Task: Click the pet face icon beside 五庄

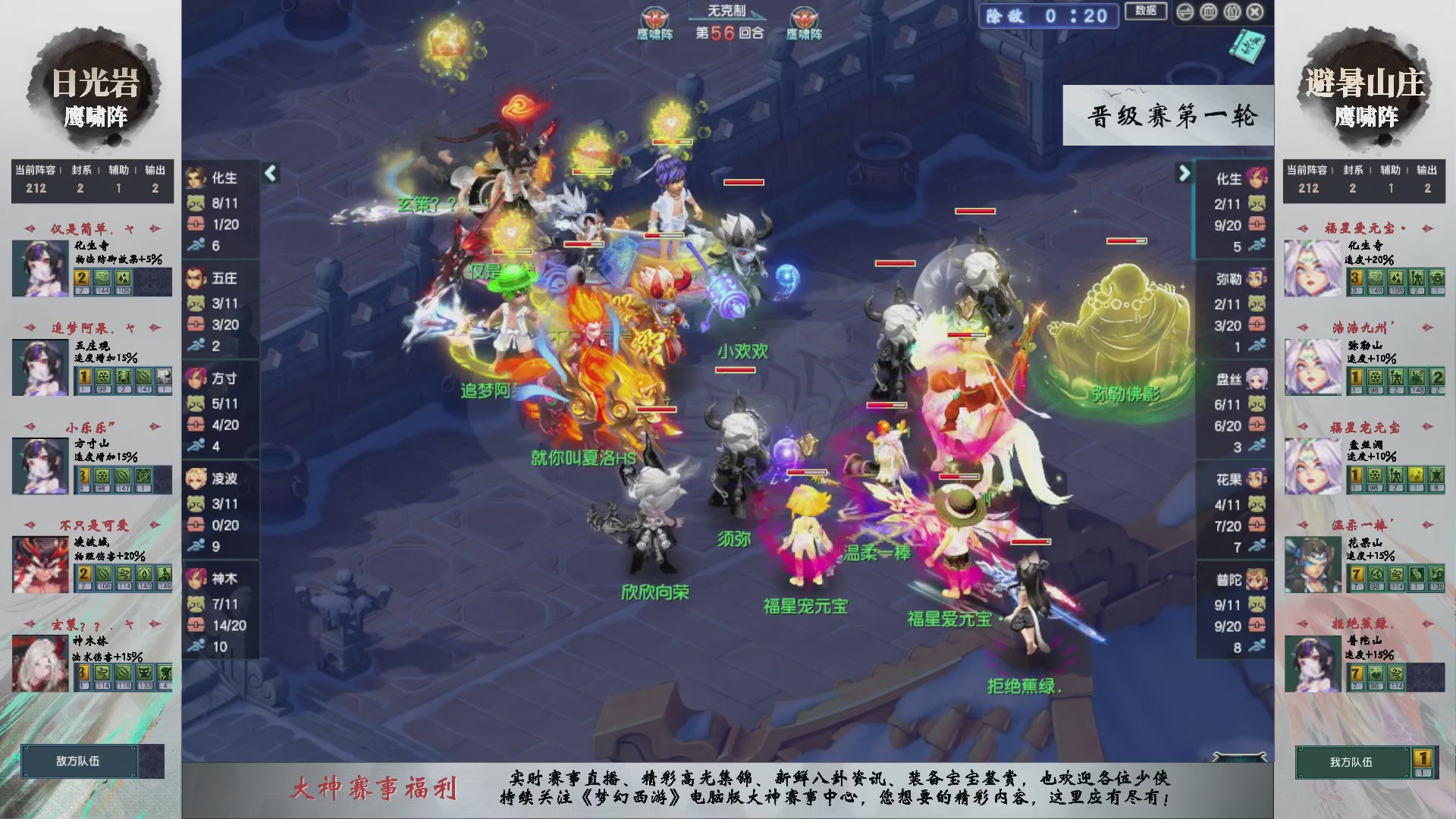Action: click(196, 305)
